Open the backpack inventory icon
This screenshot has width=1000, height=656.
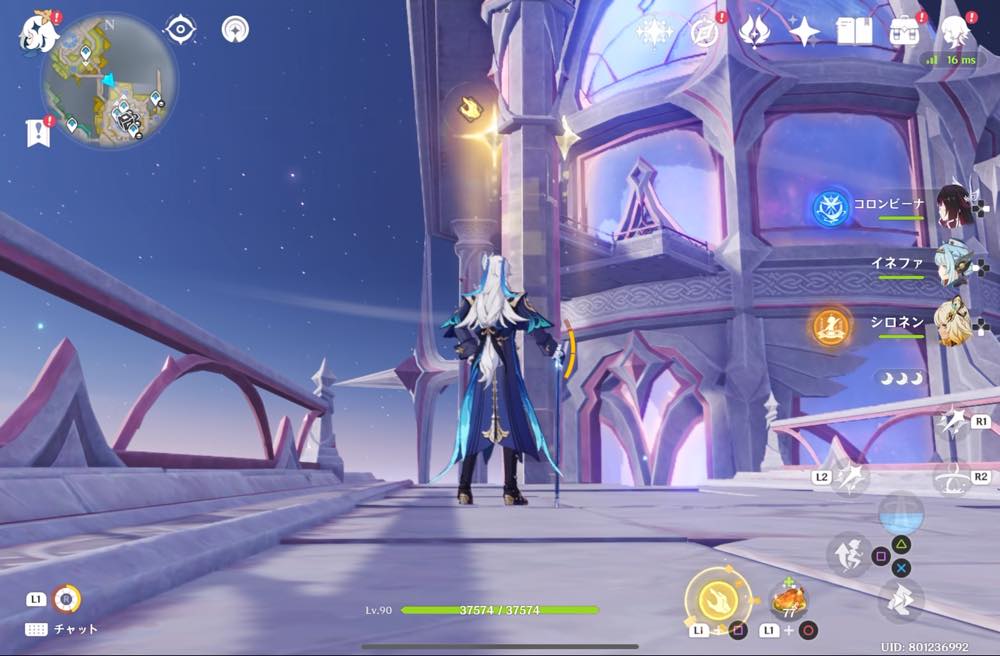point(905,31)
